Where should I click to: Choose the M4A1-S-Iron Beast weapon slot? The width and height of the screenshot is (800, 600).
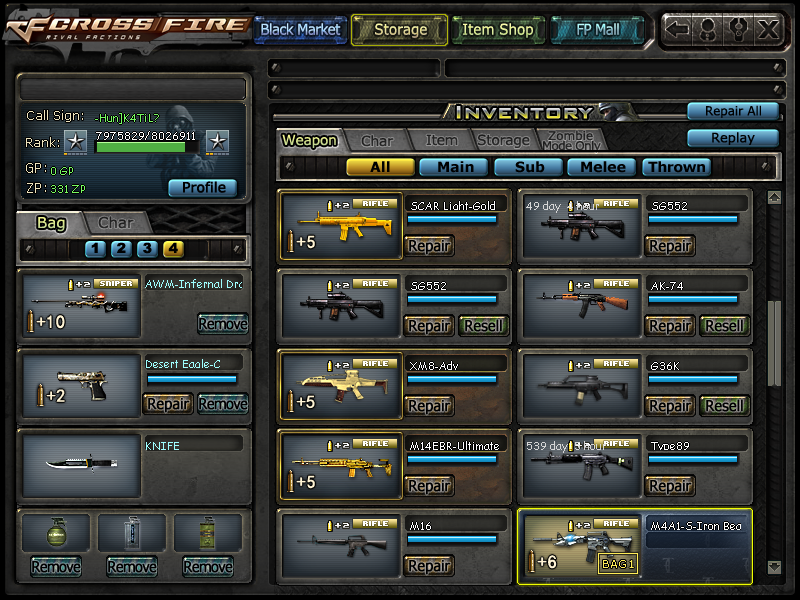coord(580,546)
